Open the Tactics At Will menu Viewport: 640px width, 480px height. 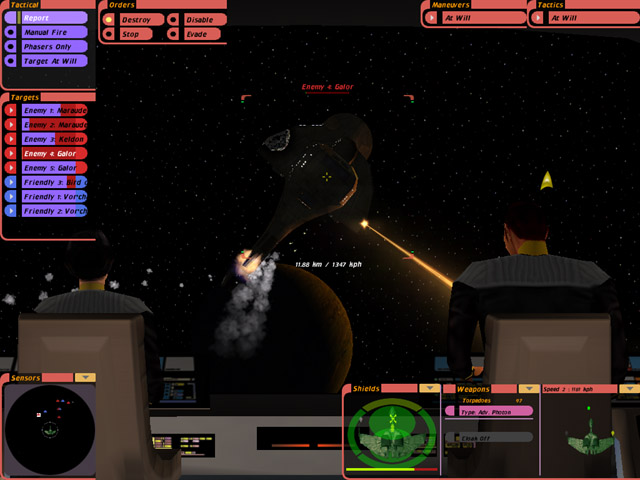coord(580,17)
